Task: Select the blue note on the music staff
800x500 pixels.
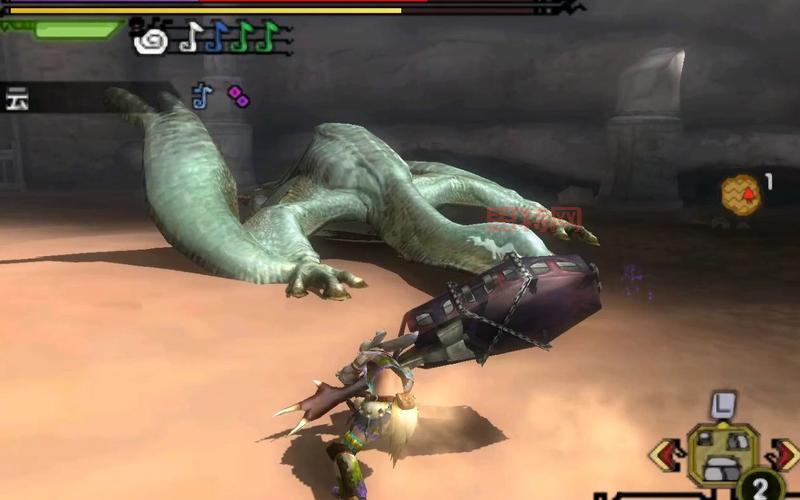Action: pyautogui.click(x=215, y=38)
